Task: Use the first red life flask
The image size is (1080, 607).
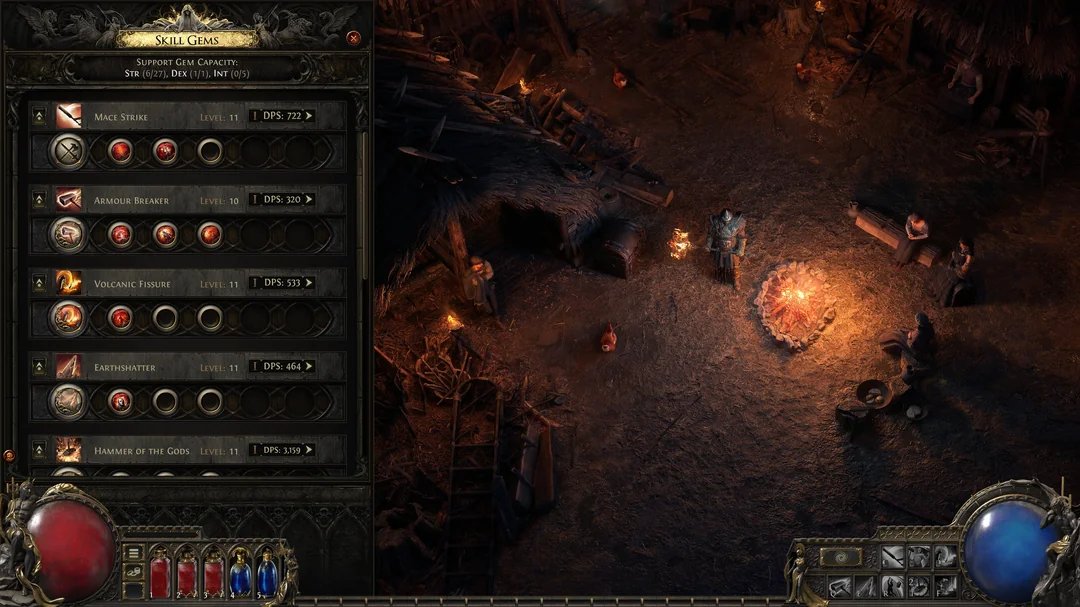Action: coord(161,574)
